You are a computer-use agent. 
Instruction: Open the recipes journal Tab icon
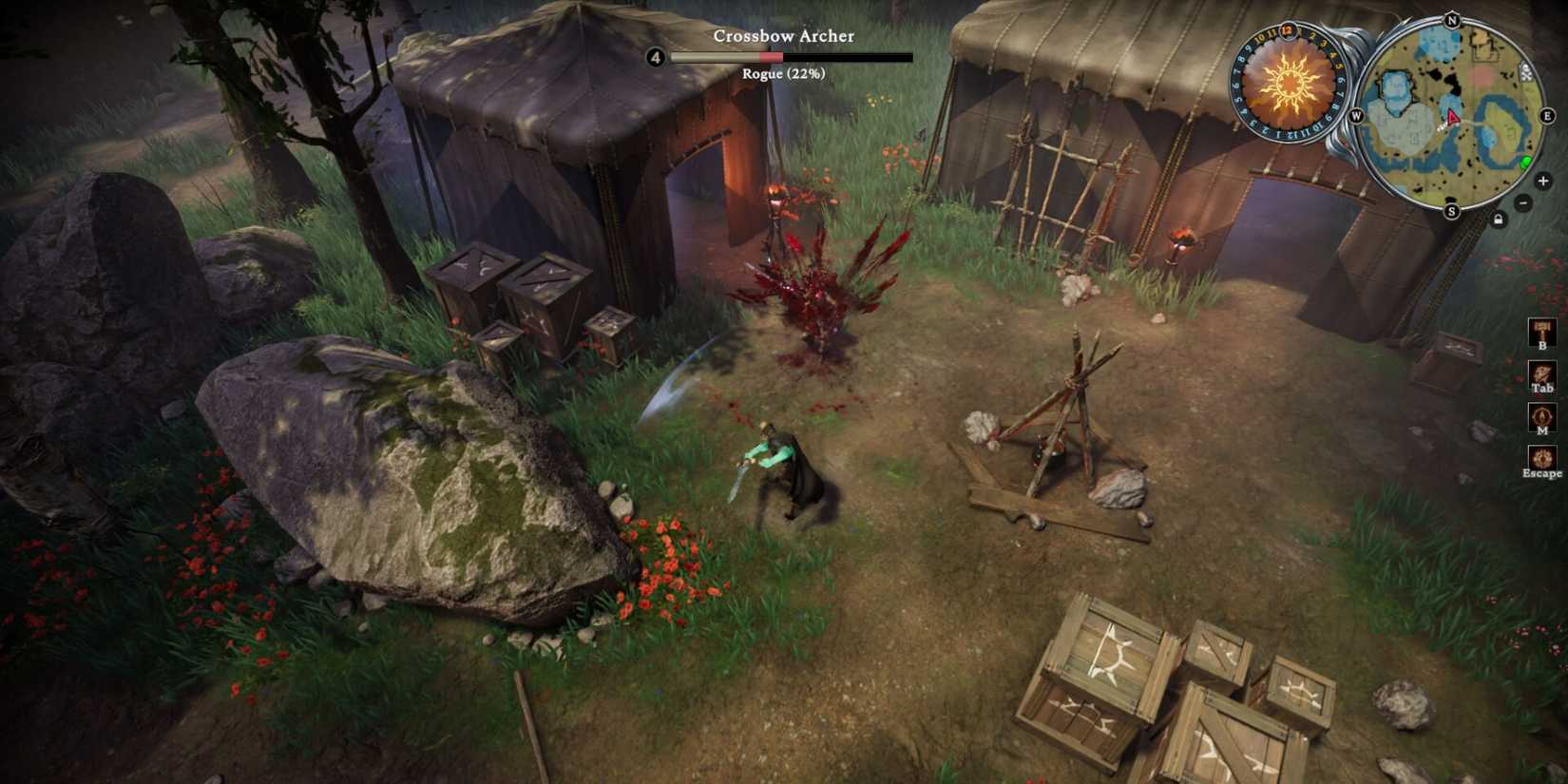coord(1542,374)
